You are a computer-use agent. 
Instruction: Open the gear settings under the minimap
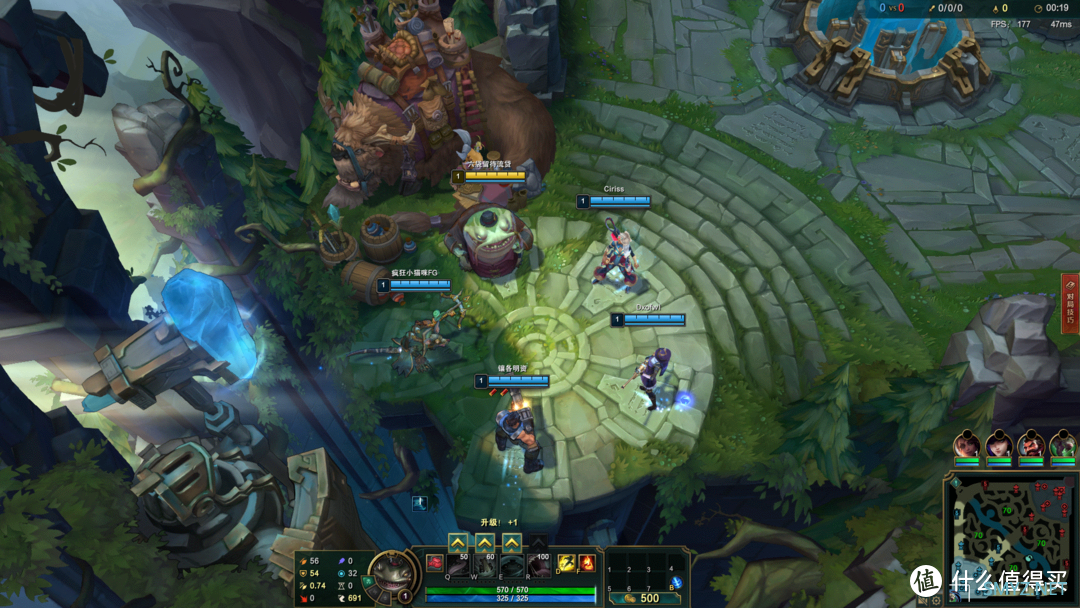tap(935, 601)
